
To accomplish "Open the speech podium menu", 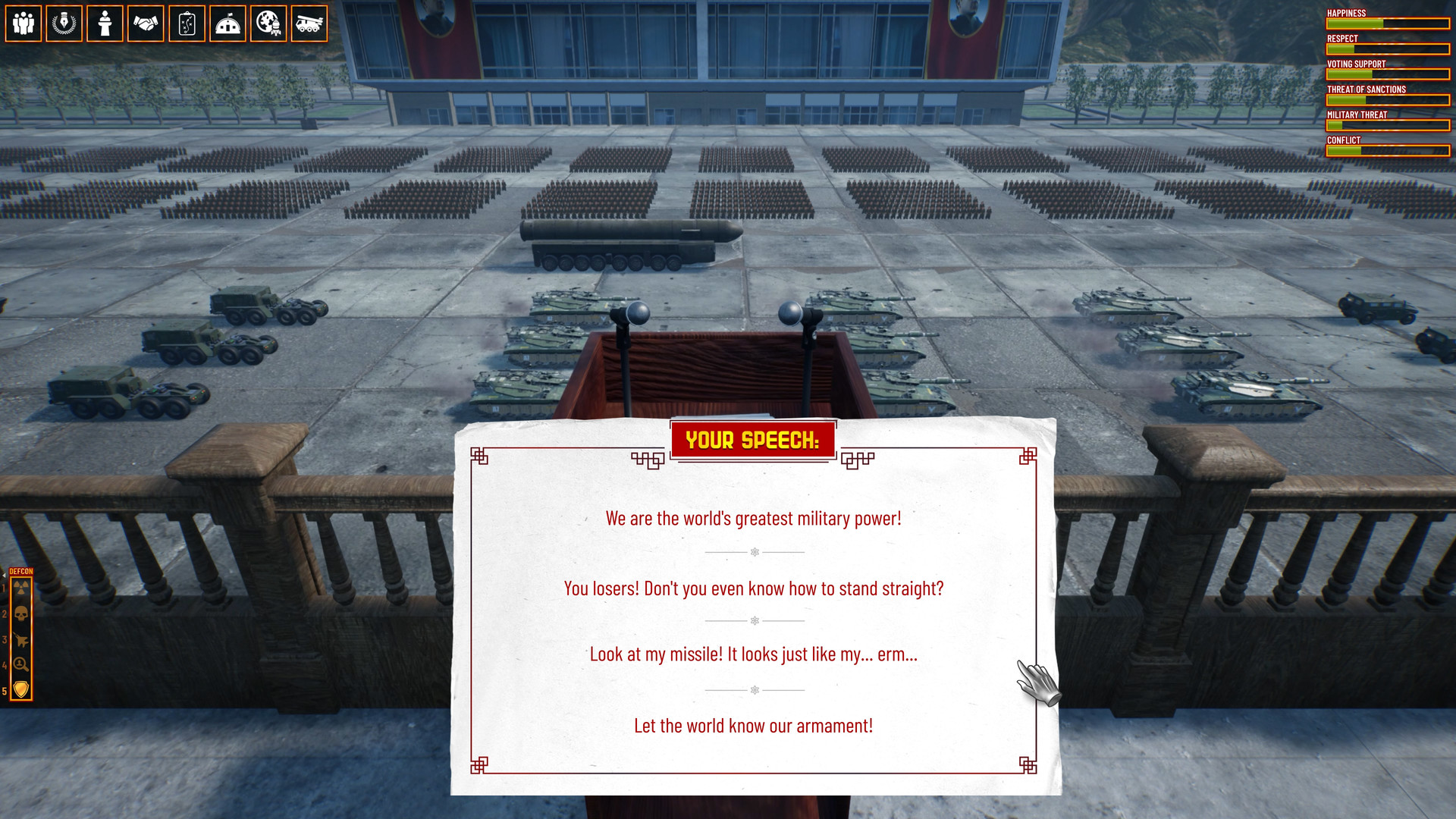I will point(105,24).
